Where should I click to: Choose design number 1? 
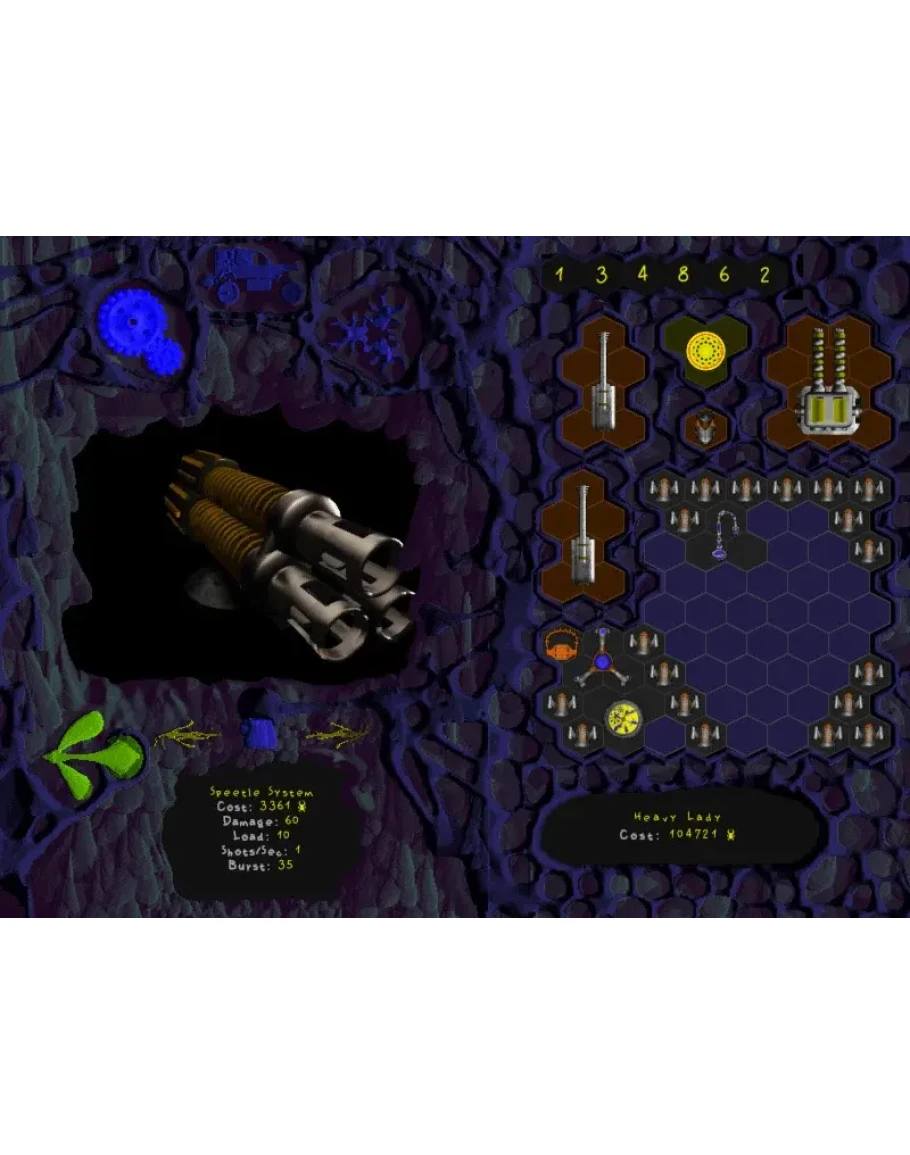pyautogui.click(x=560, y=274)
